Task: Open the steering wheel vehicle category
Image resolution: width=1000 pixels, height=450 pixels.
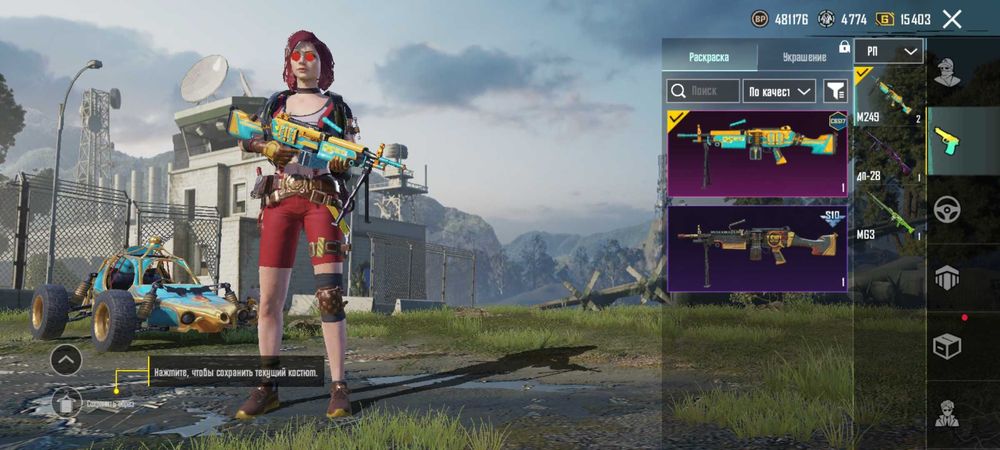Action: click(x=946, y=210)
